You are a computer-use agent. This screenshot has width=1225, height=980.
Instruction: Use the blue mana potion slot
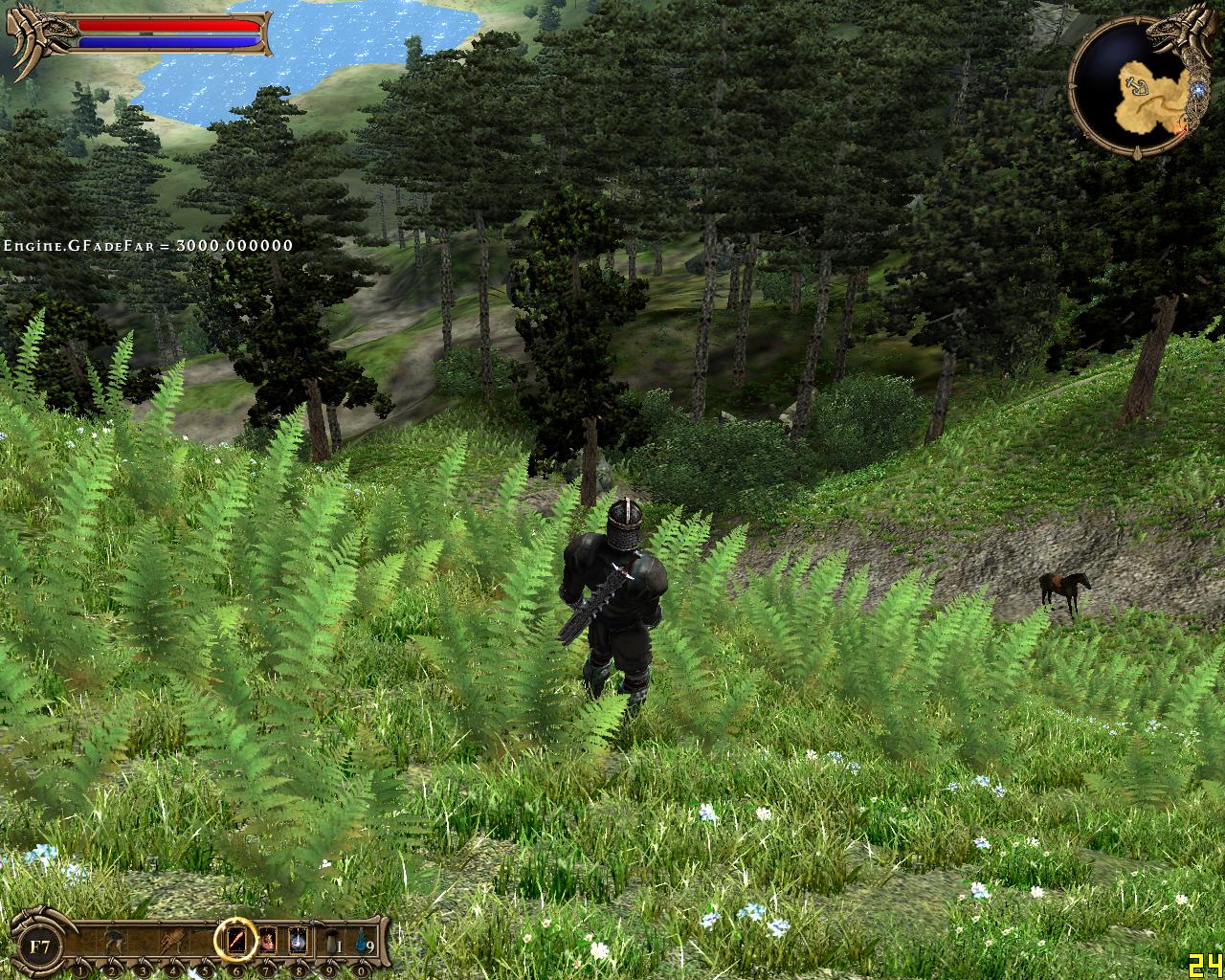361,941
